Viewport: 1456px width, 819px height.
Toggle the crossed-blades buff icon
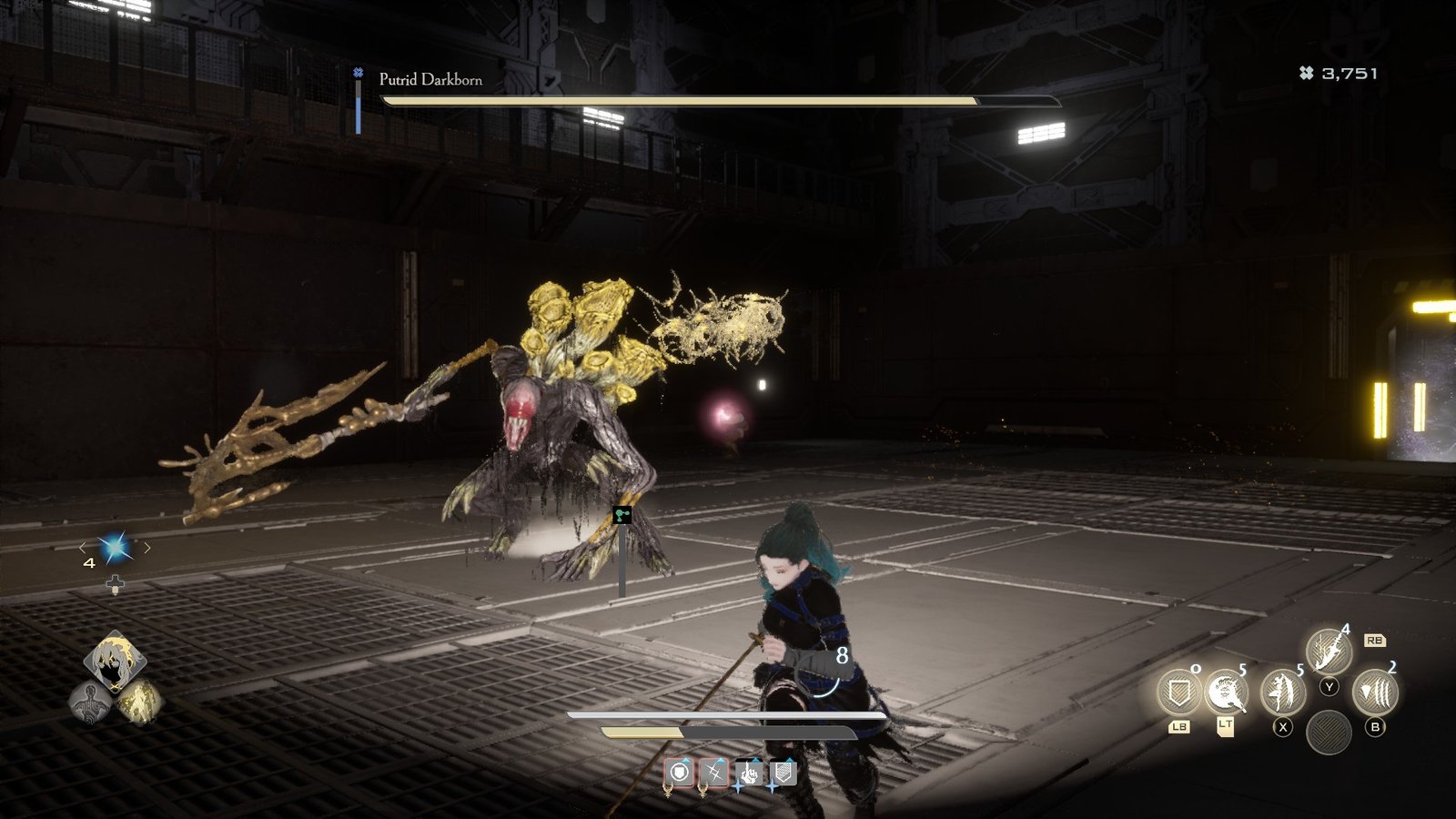coord(715,772)
